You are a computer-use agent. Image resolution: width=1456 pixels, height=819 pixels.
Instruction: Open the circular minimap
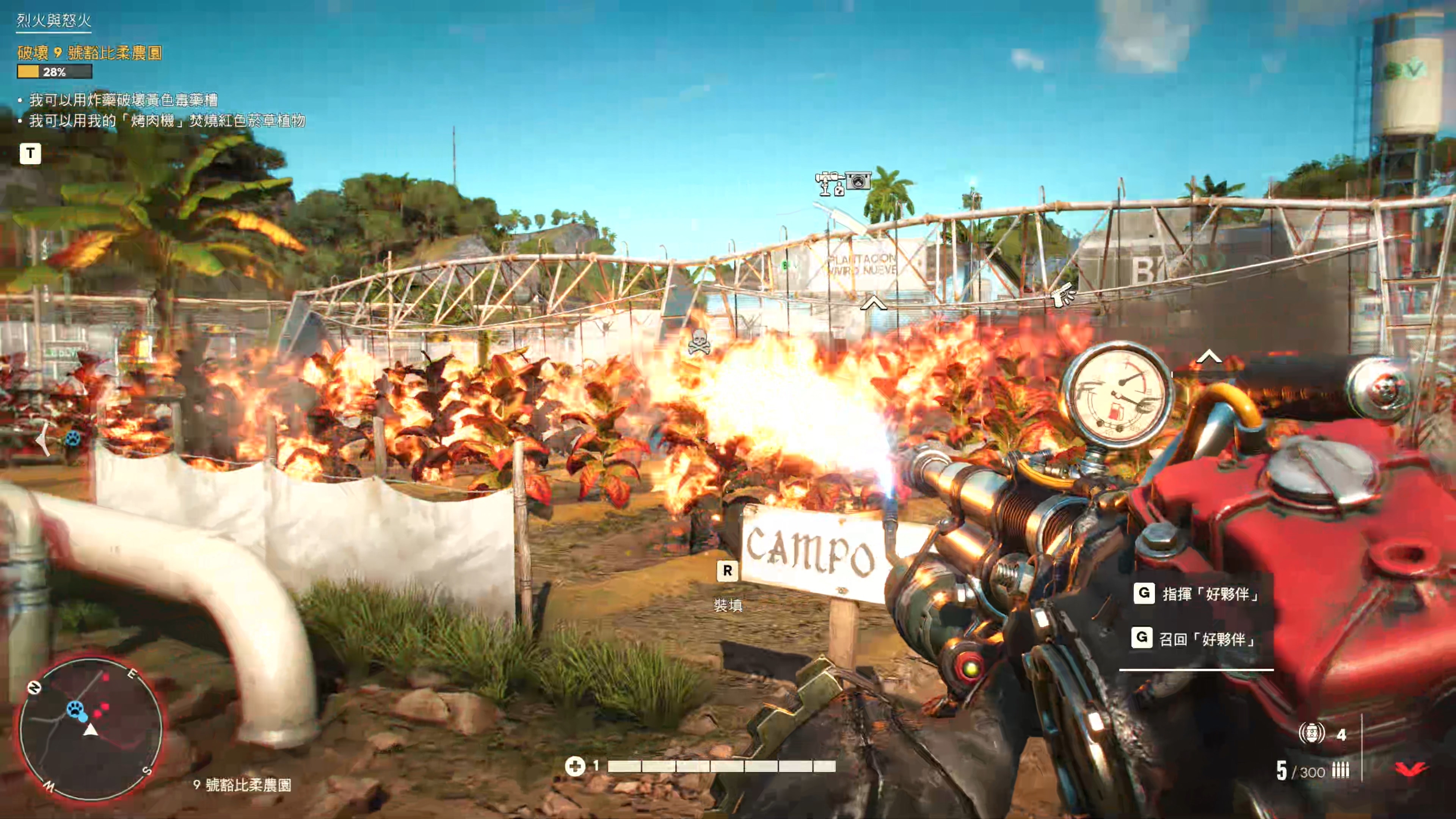91,729
